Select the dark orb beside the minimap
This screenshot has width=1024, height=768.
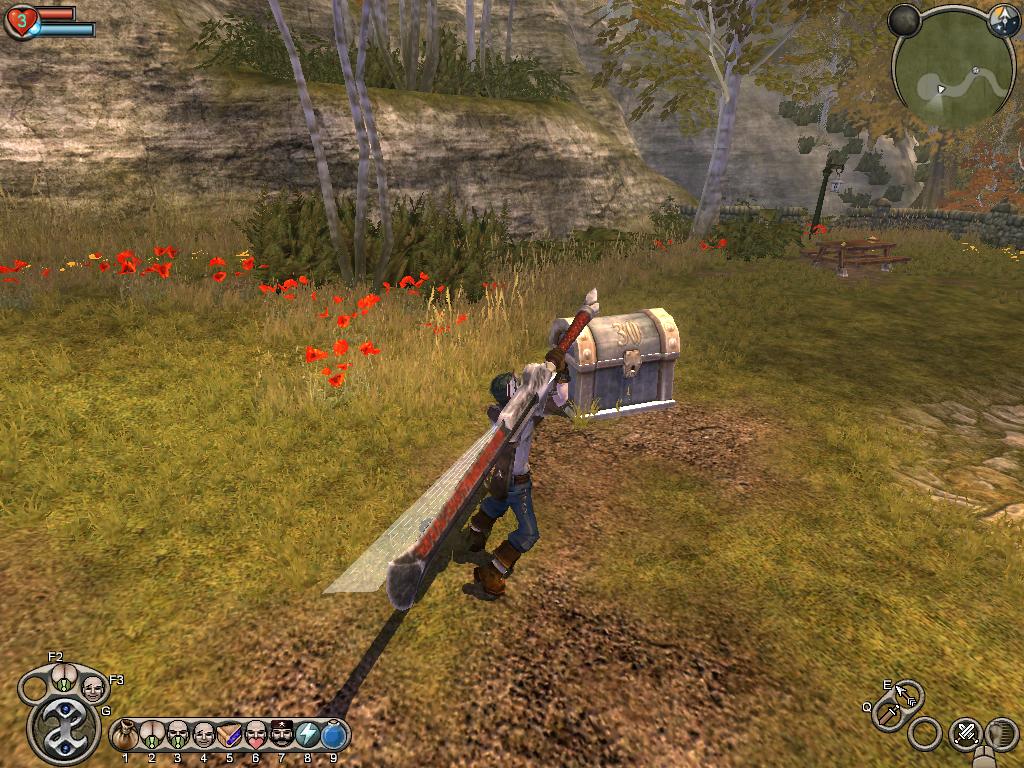(x=904, y=20)
